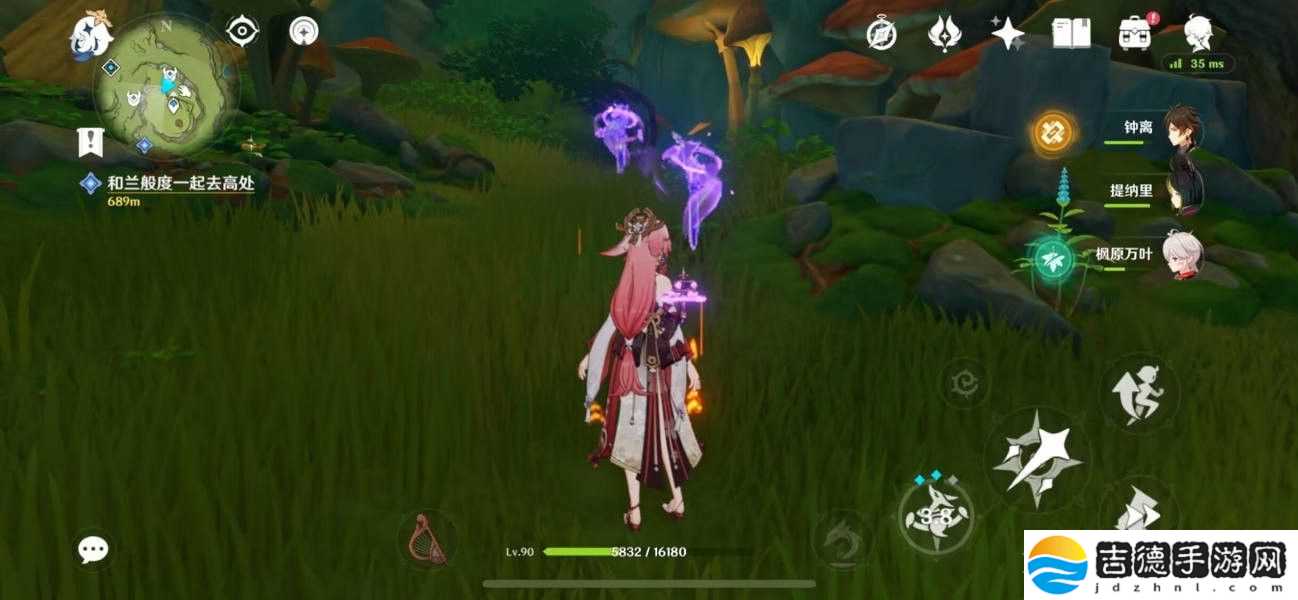
Task: Open the chat speech bubble
Action: tap(94, 548)
